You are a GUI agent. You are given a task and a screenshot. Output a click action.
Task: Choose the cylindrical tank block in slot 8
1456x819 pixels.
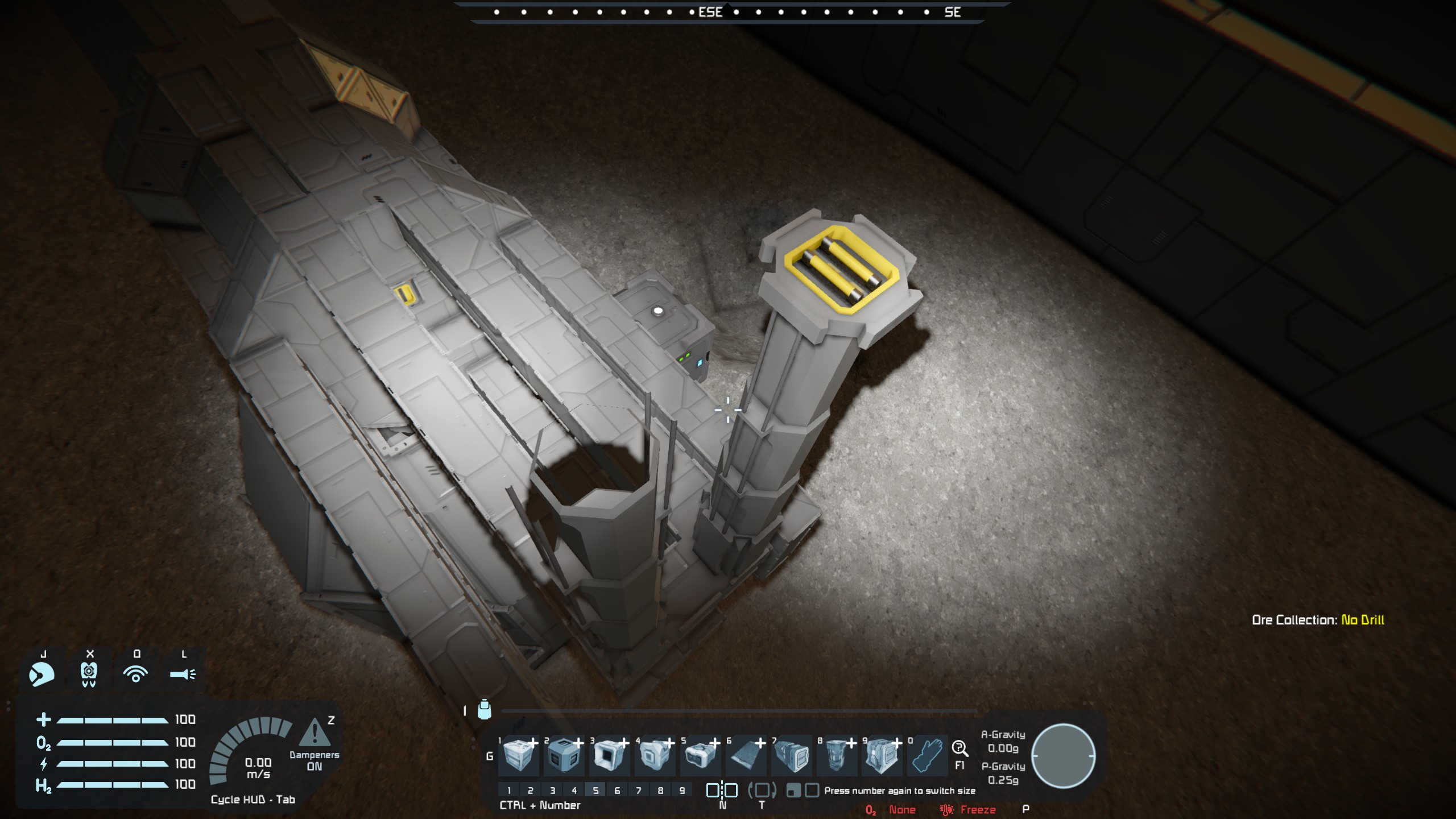pos(837,756)
